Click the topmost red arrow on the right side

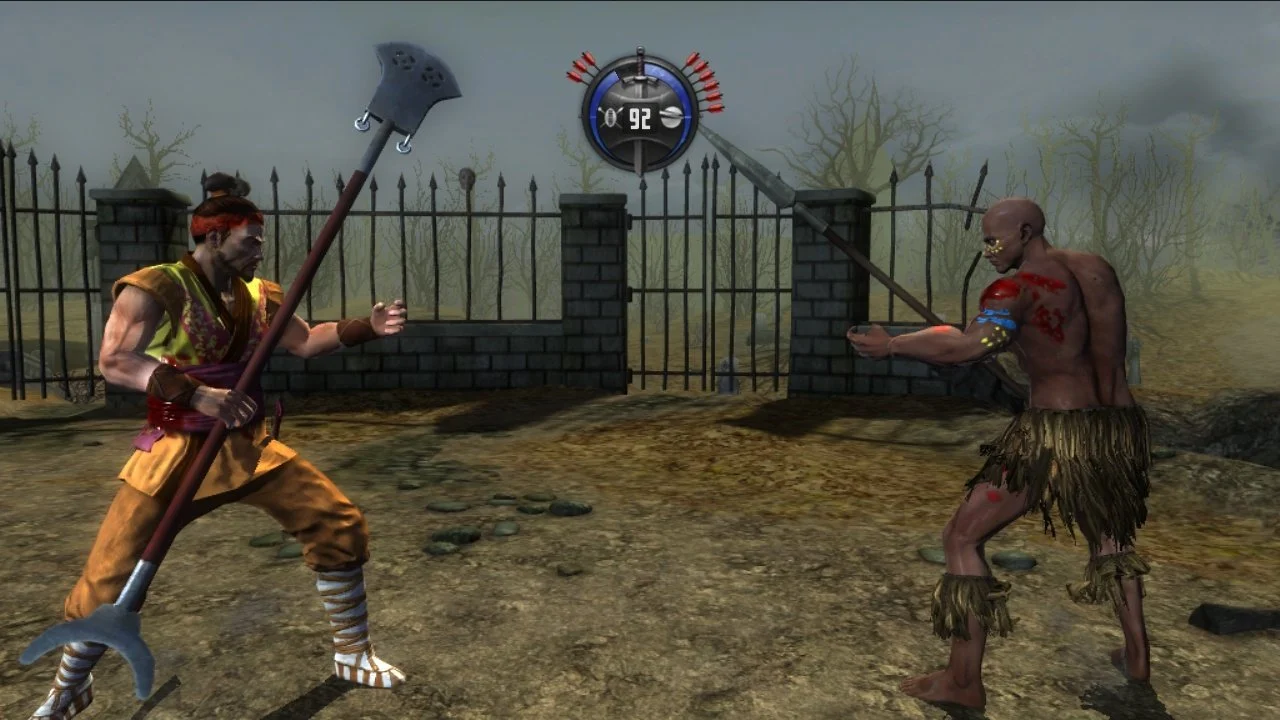[693, 57]
